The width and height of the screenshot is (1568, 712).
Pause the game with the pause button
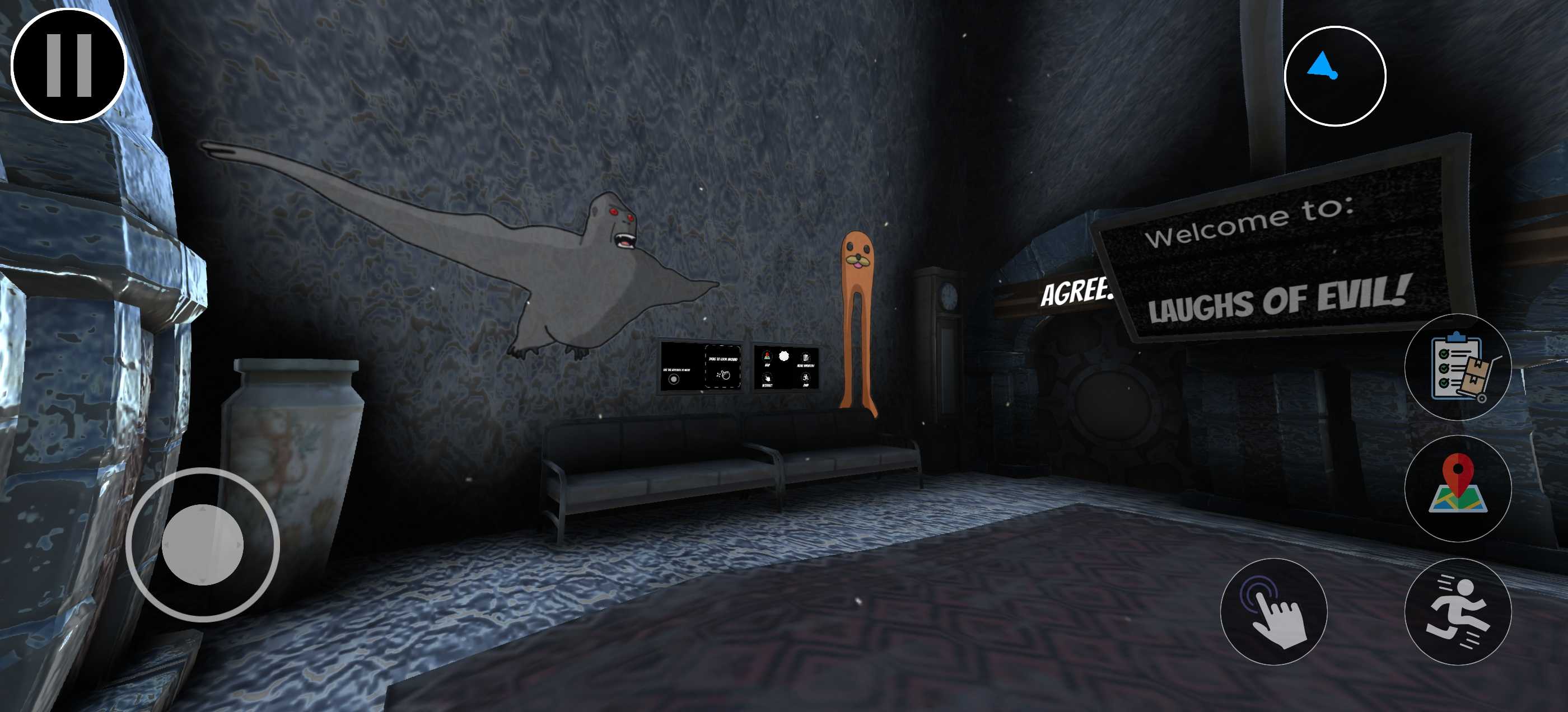point(69,65)
